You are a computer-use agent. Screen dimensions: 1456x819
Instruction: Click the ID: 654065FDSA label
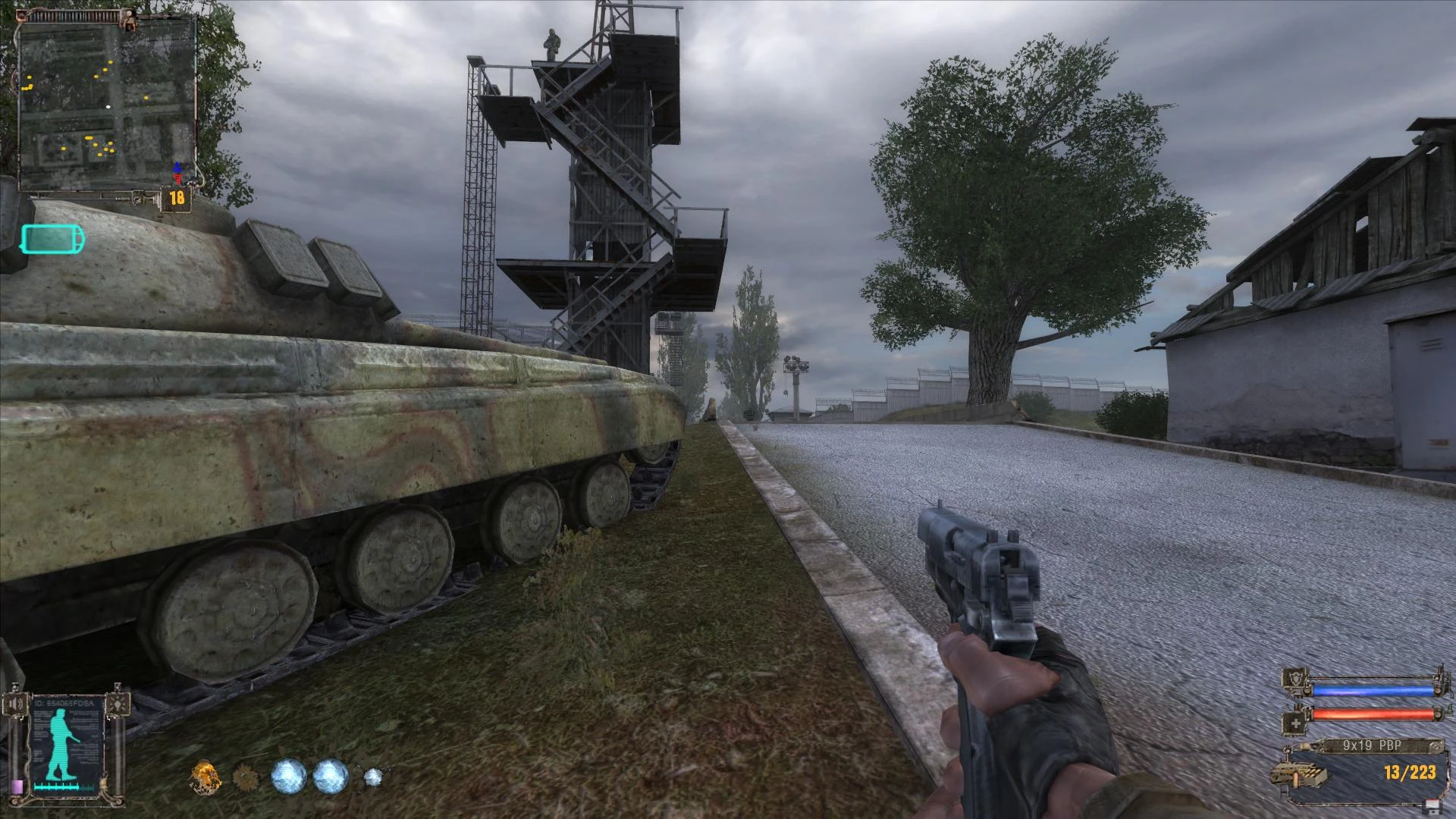point(63,702)
